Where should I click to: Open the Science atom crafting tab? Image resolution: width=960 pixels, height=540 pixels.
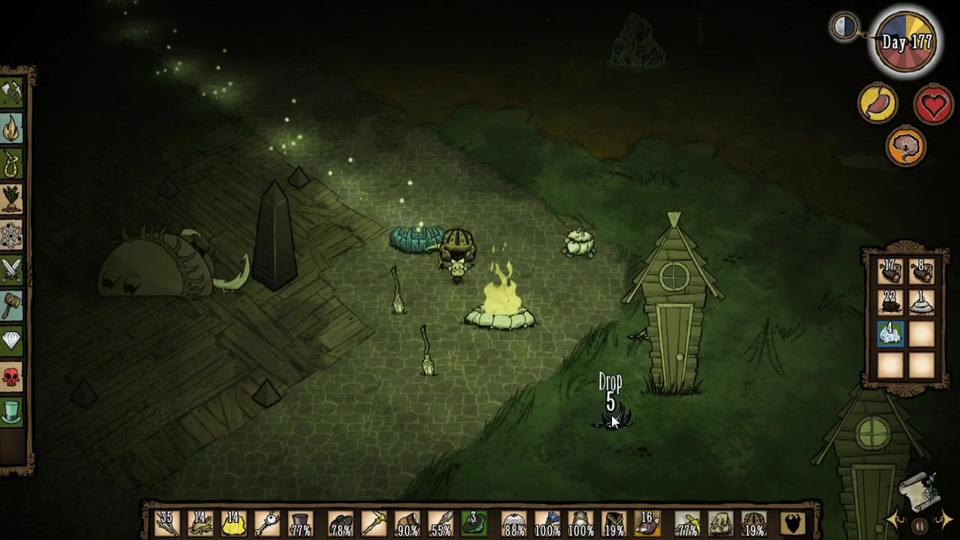[x=12, y=234]
